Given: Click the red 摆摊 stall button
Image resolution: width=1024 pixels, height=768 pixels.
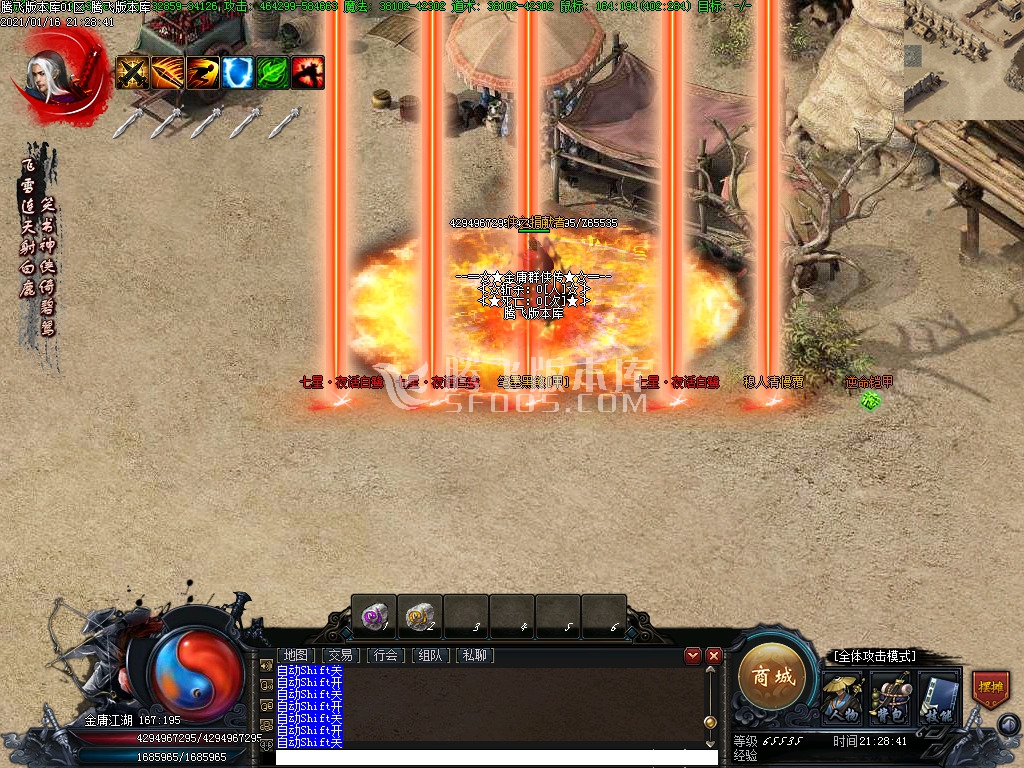Looking at the screenshot, I should pyautogui.click(x=990, y=689).
